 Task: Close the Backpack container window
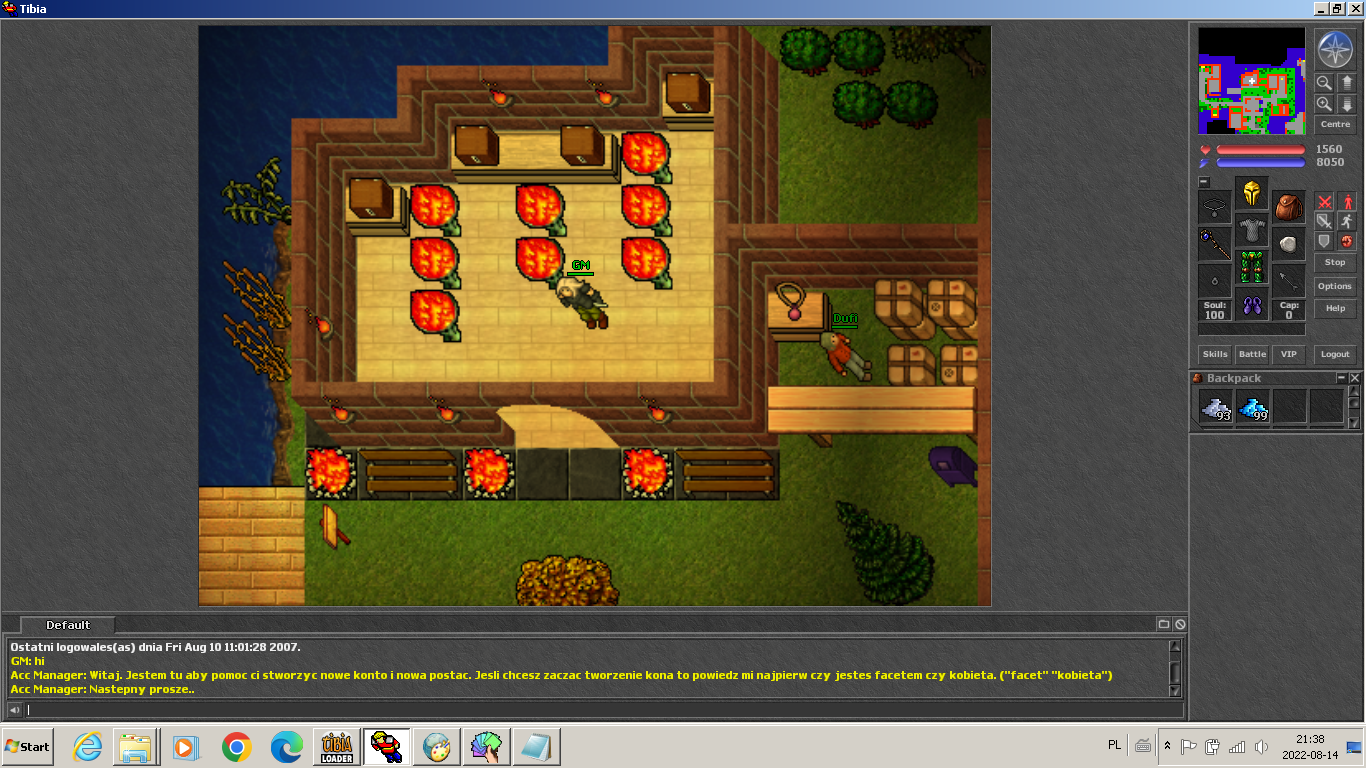pyautogui.click(x=1355, y=378)
